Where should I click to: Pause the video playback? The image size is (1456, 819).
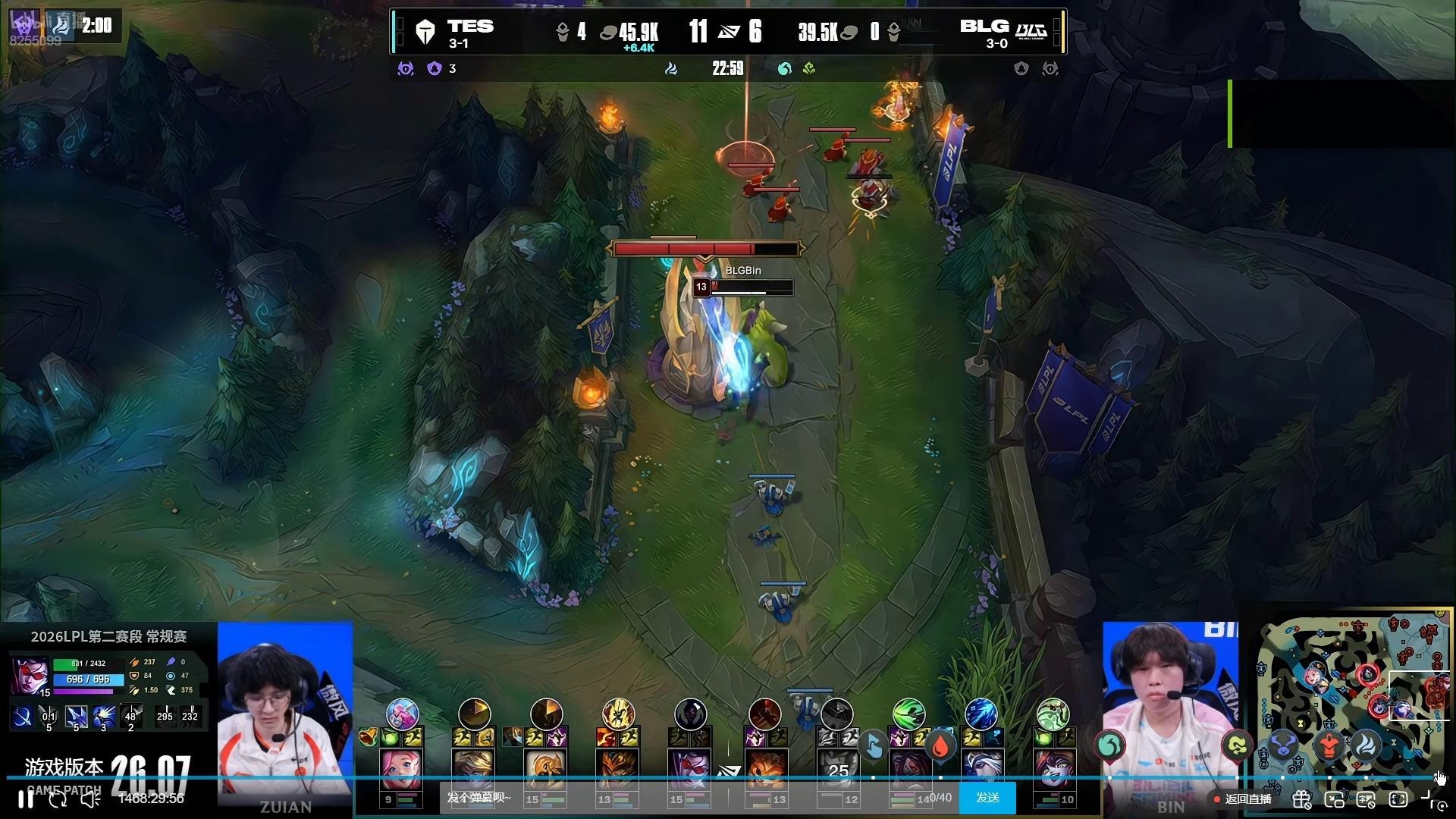click(25, 799)
